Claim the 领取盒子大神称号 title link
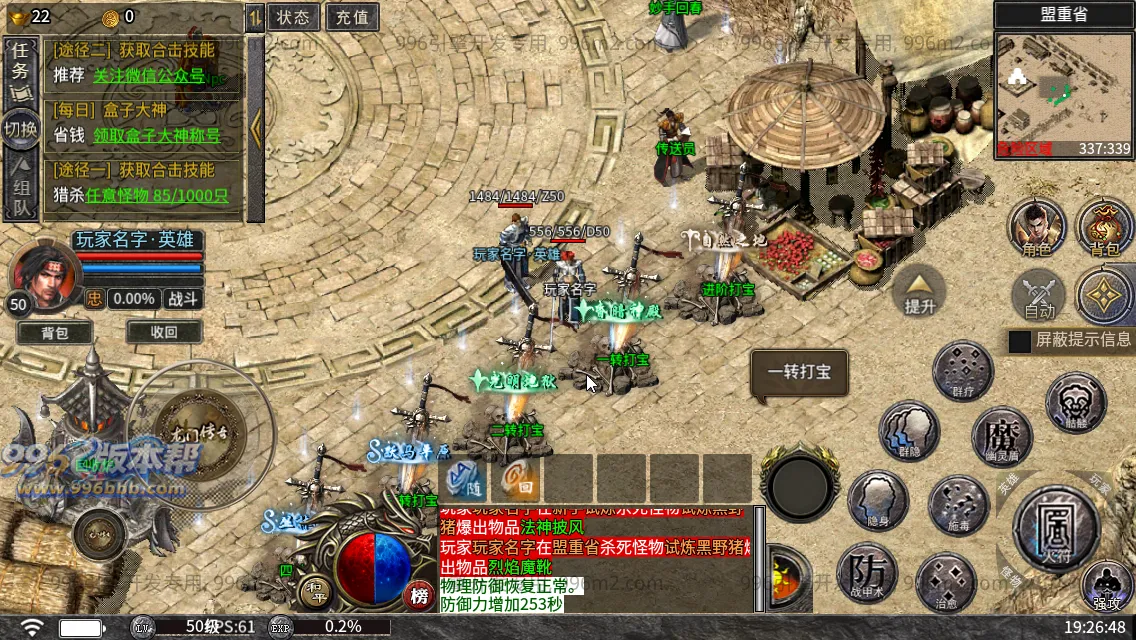This screenshot has height=640, width=1136. [x=156, y=135]
